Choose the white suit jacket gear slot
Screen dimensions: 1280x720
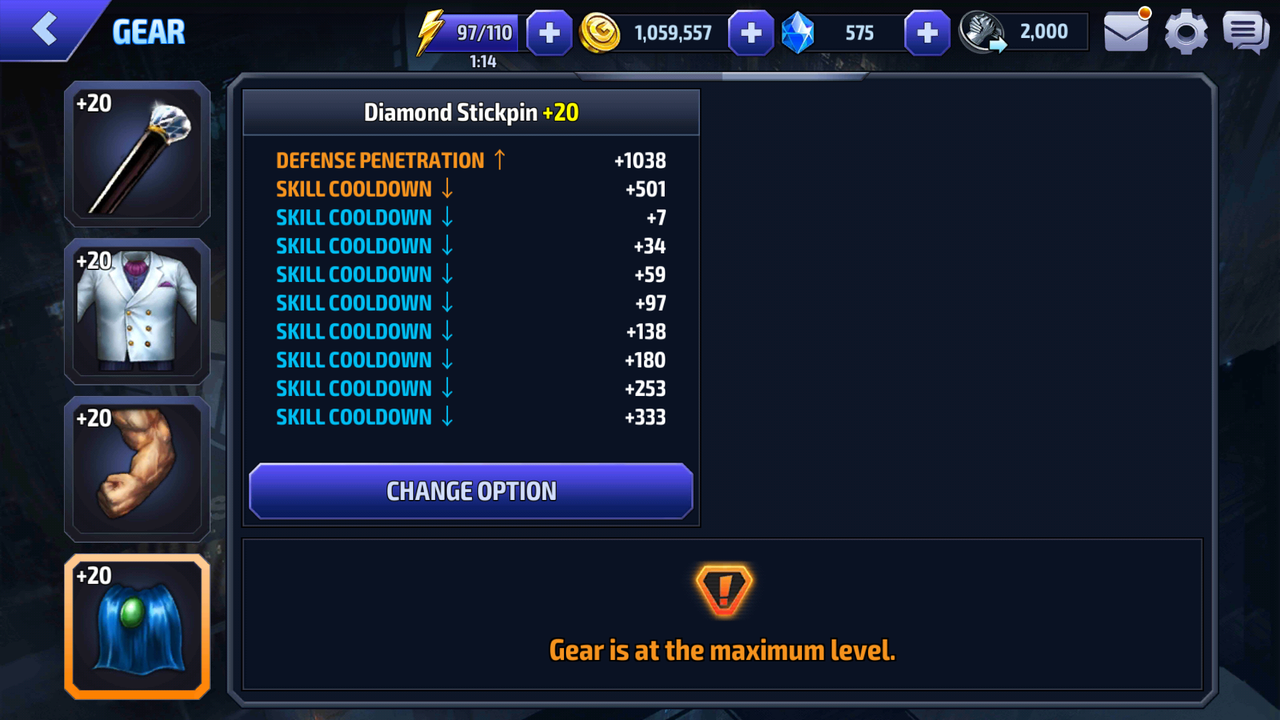(x=137, y=311)
